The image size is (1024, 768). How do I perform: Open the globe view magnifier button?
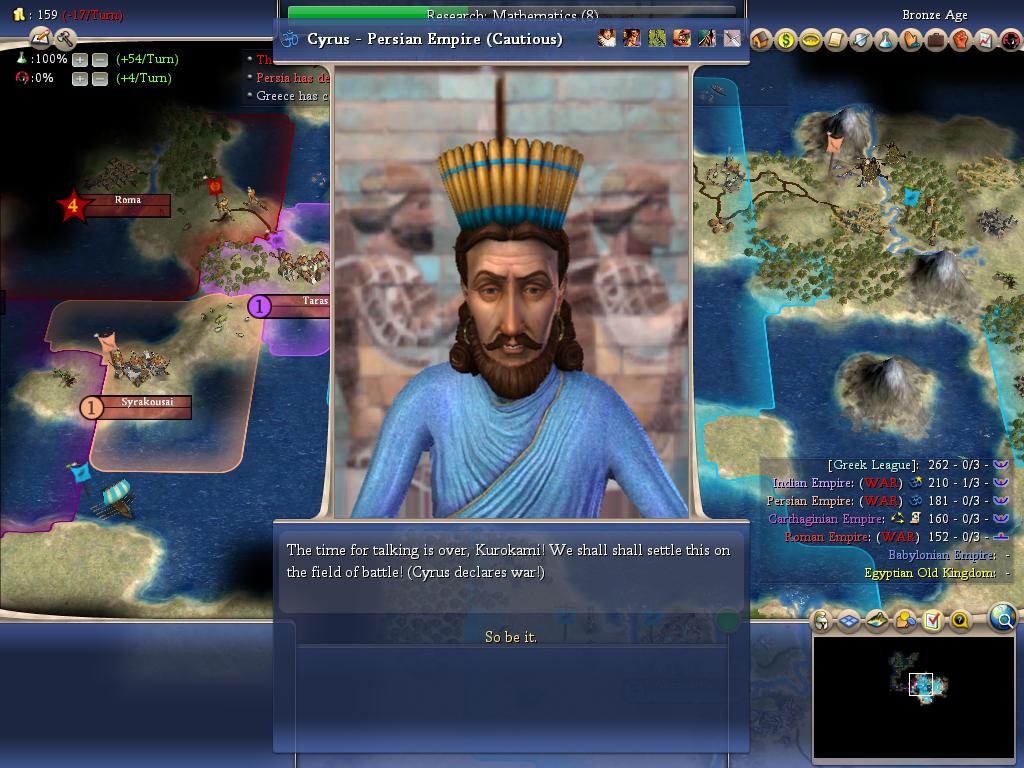(1002, 618)
